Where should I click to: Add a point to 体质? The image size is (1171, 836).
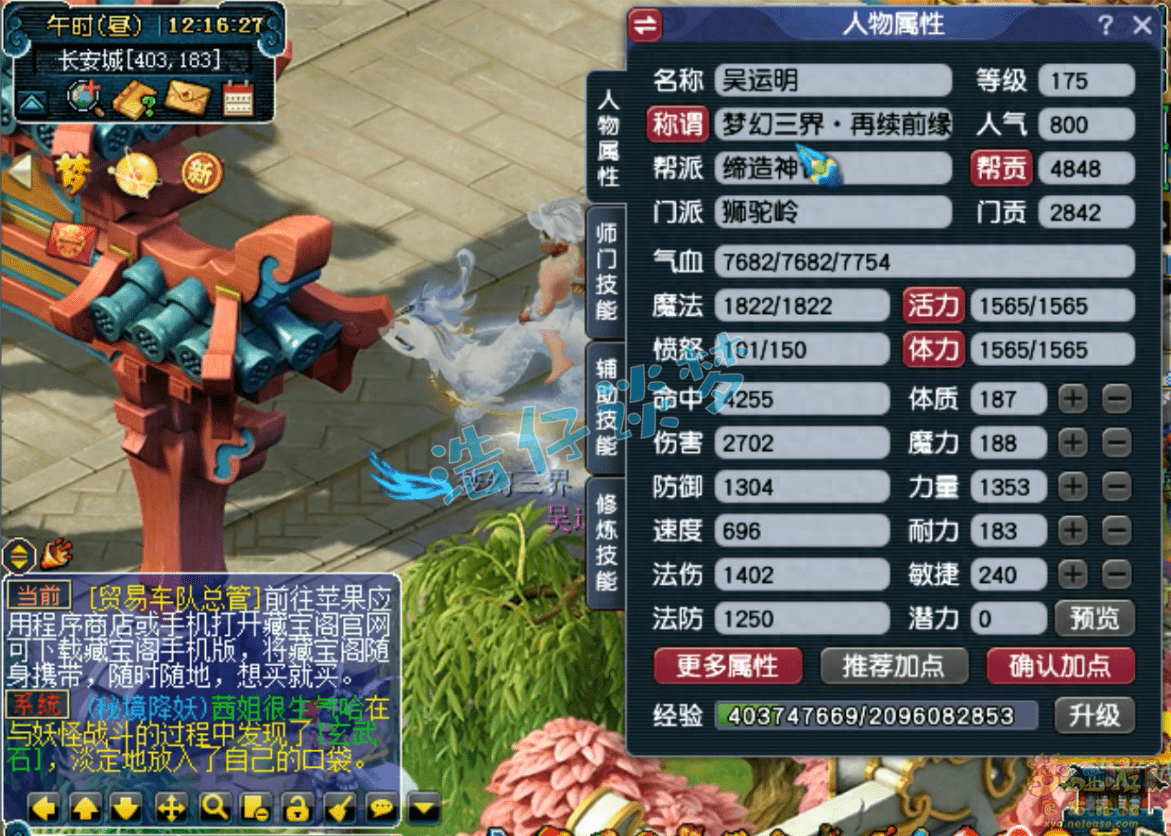1073,399
